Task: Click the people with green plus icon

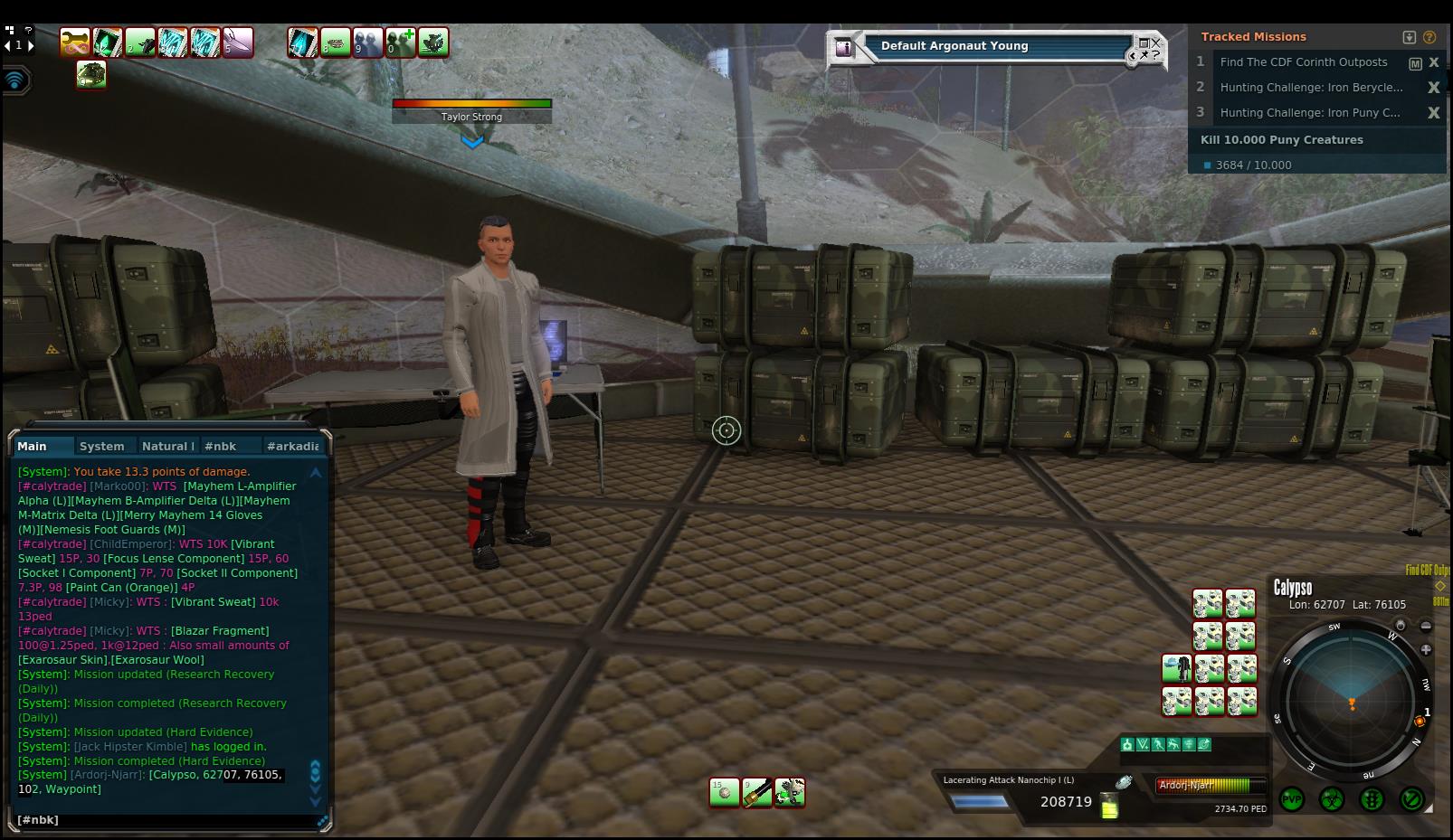Action: (401, 42)
